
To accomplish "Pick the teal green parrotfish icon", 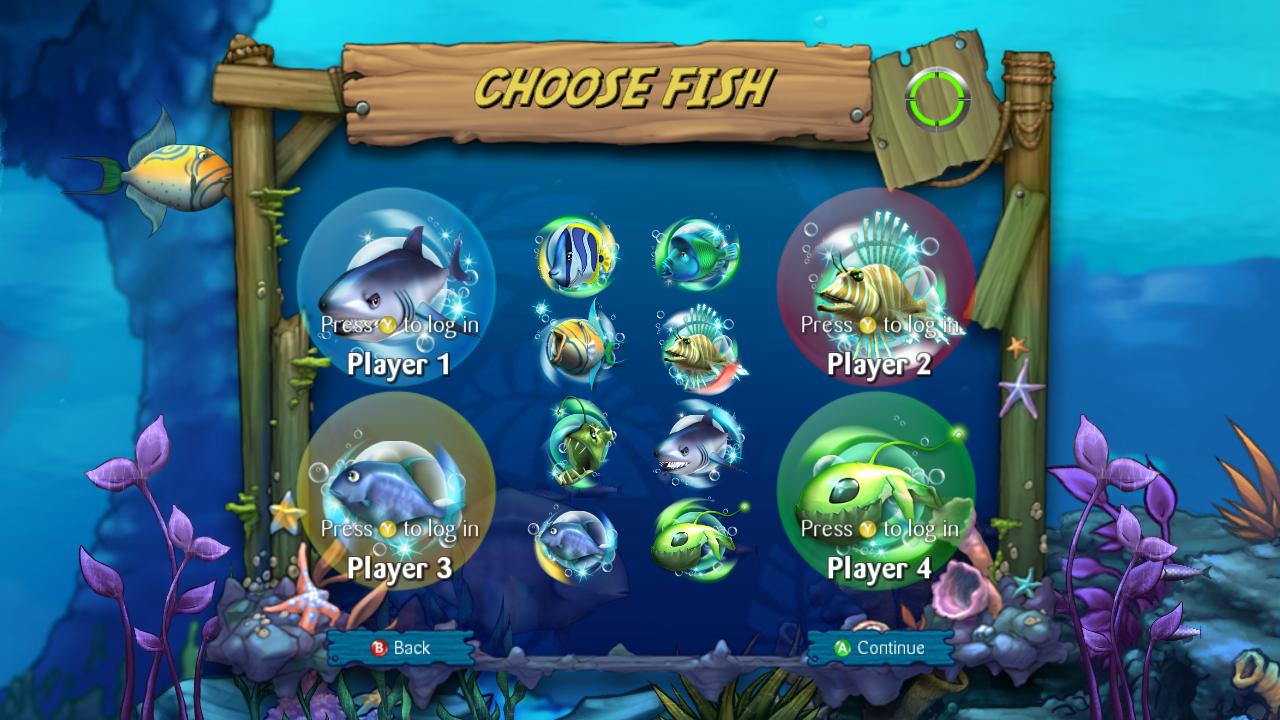I will tap(697, 254).
